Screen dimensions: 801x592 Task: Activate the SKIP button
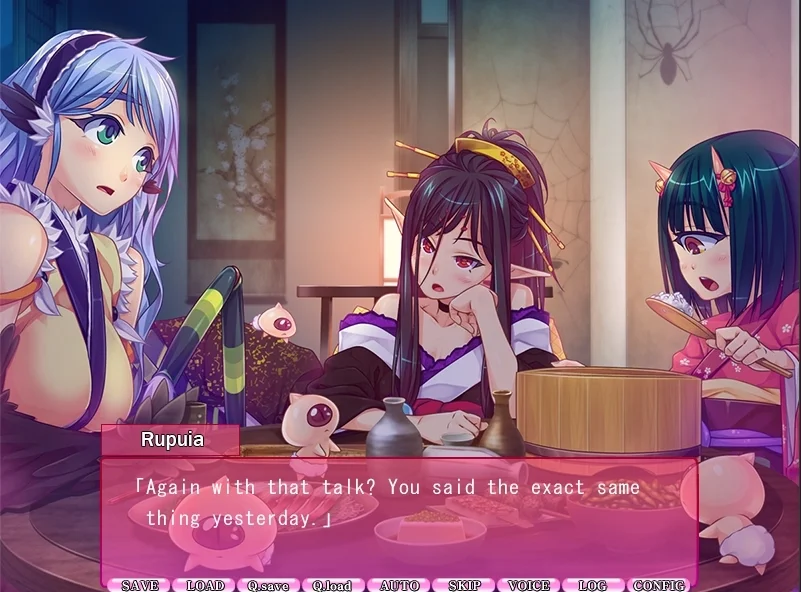[x=464, y=585]
